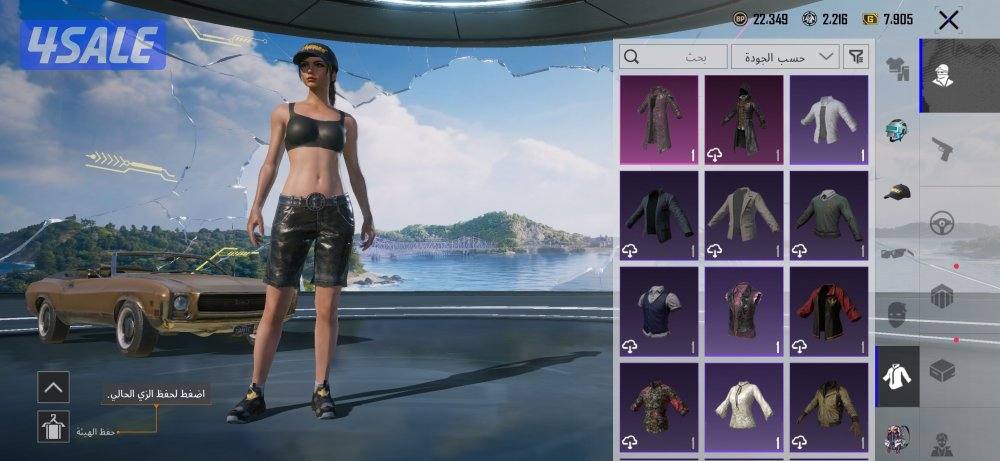
Task: Click the search field above the item grid
Action: coord(674,57)
